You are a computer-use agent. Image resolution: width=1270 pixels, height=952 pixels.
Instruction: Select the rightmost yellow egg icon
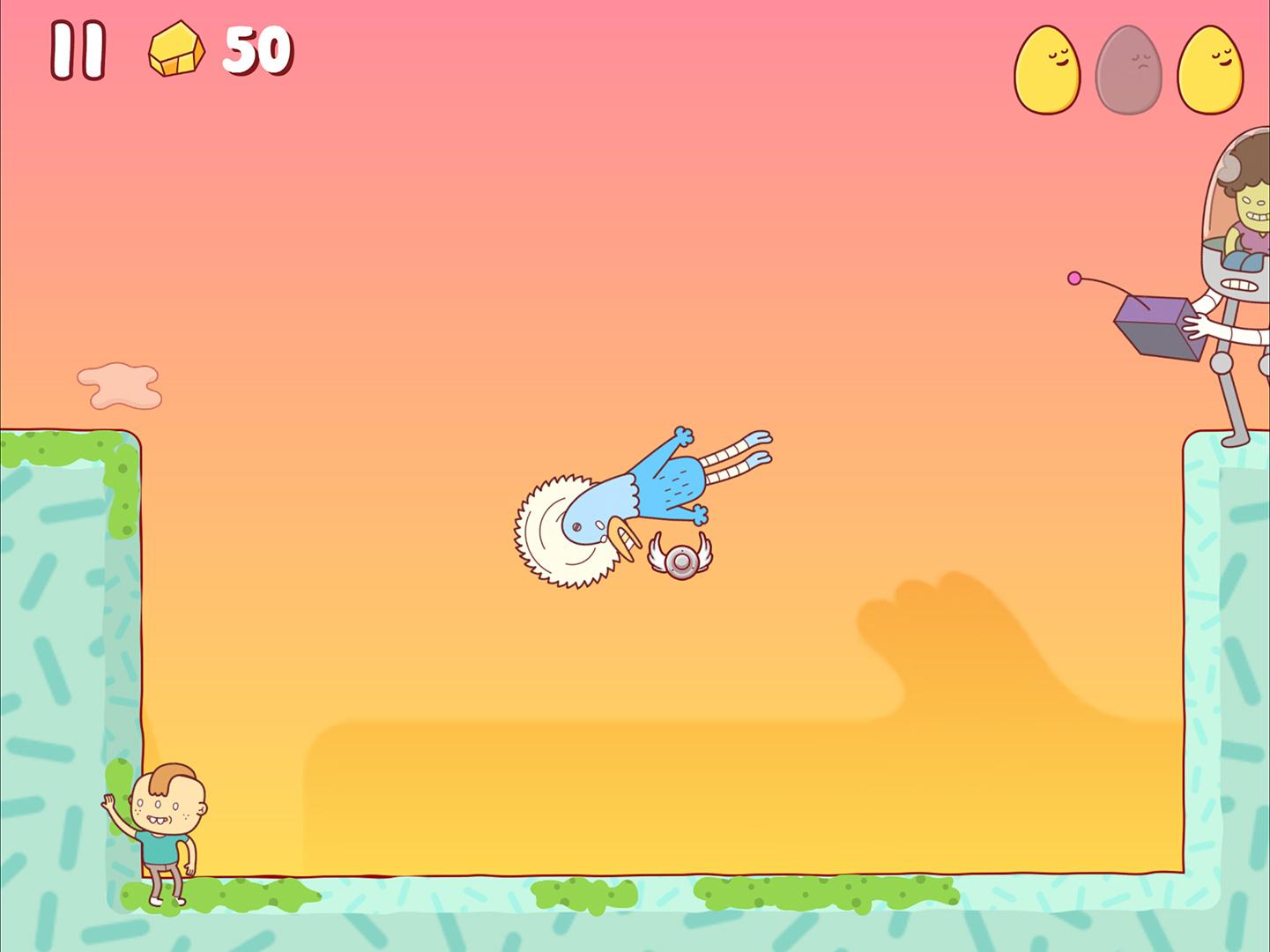pos(1210,71)
